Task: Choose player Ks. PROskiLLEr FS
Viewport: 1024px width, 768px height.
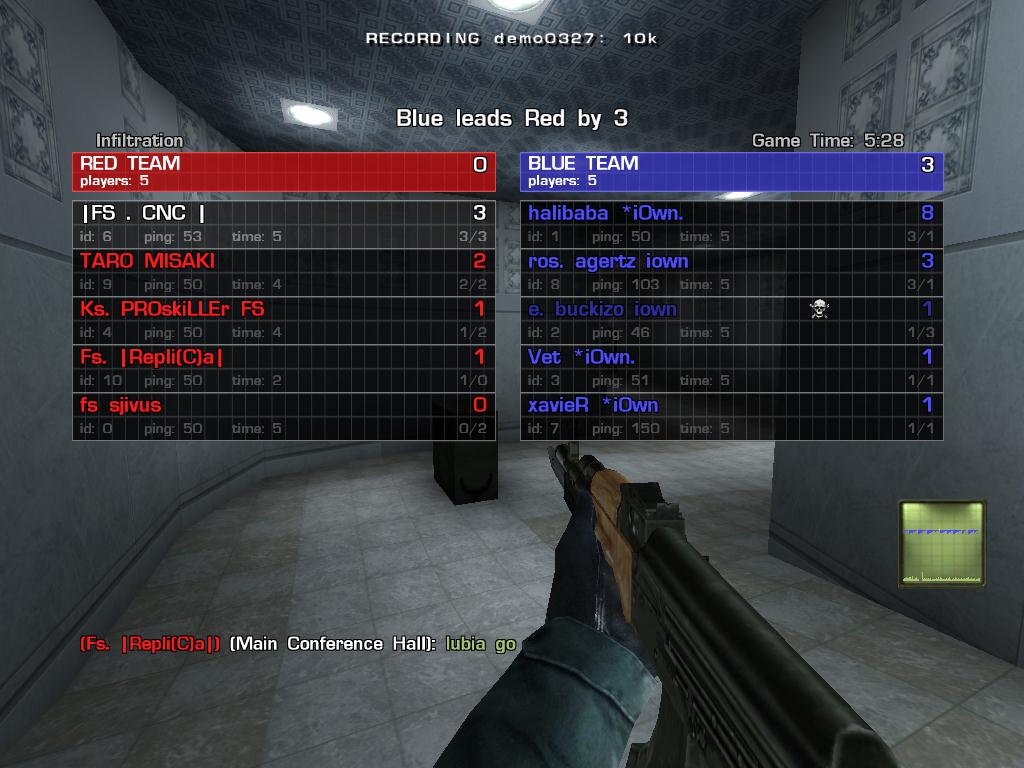Action: [283, 320]
